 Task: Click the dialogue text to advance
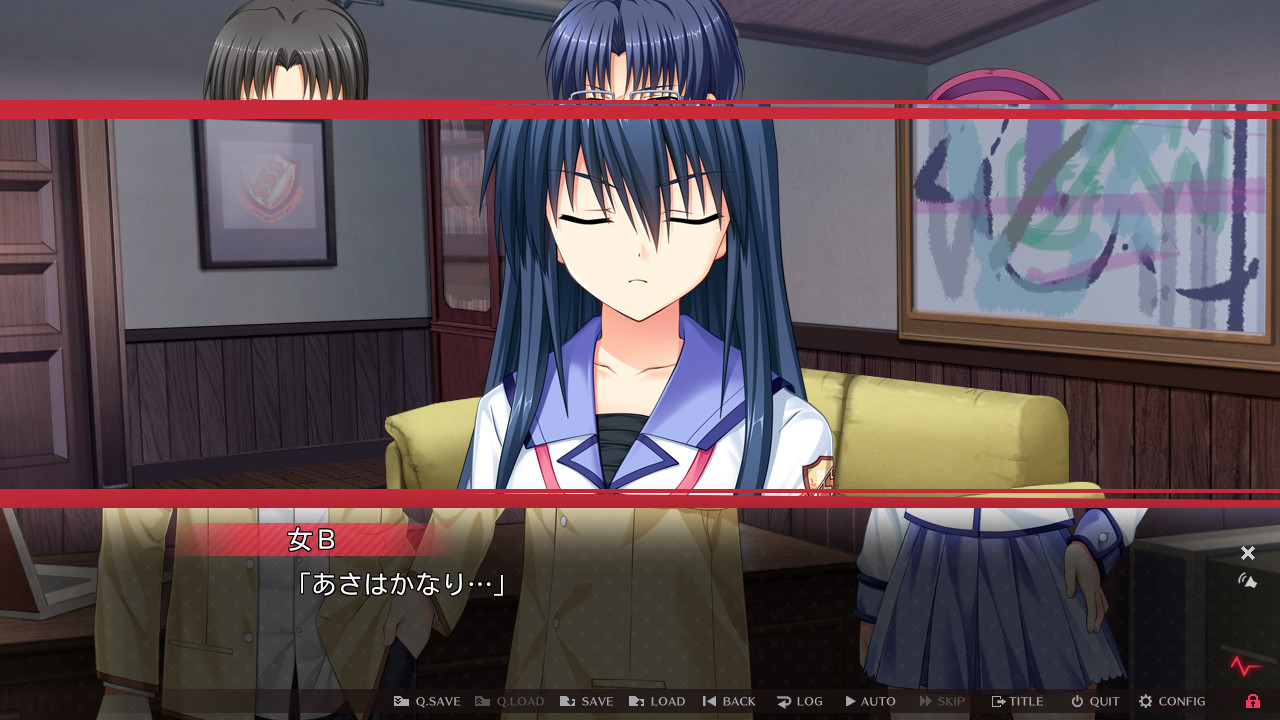[400, 585]
